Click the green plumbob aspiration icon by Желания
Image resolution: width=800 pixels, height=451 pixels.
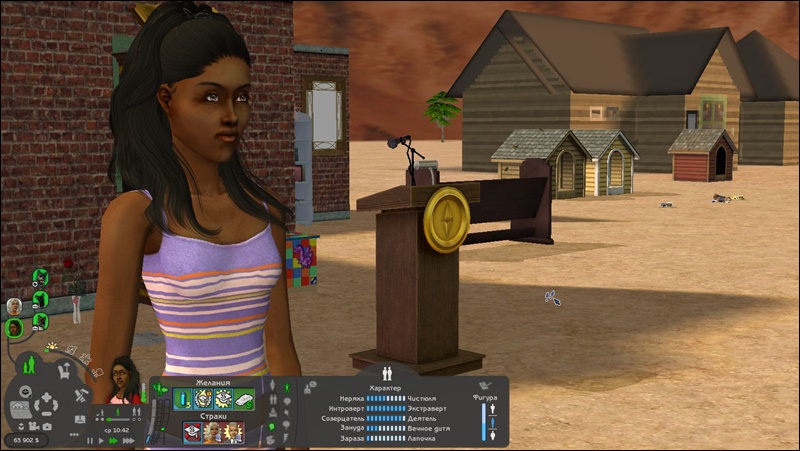point(160,389)
